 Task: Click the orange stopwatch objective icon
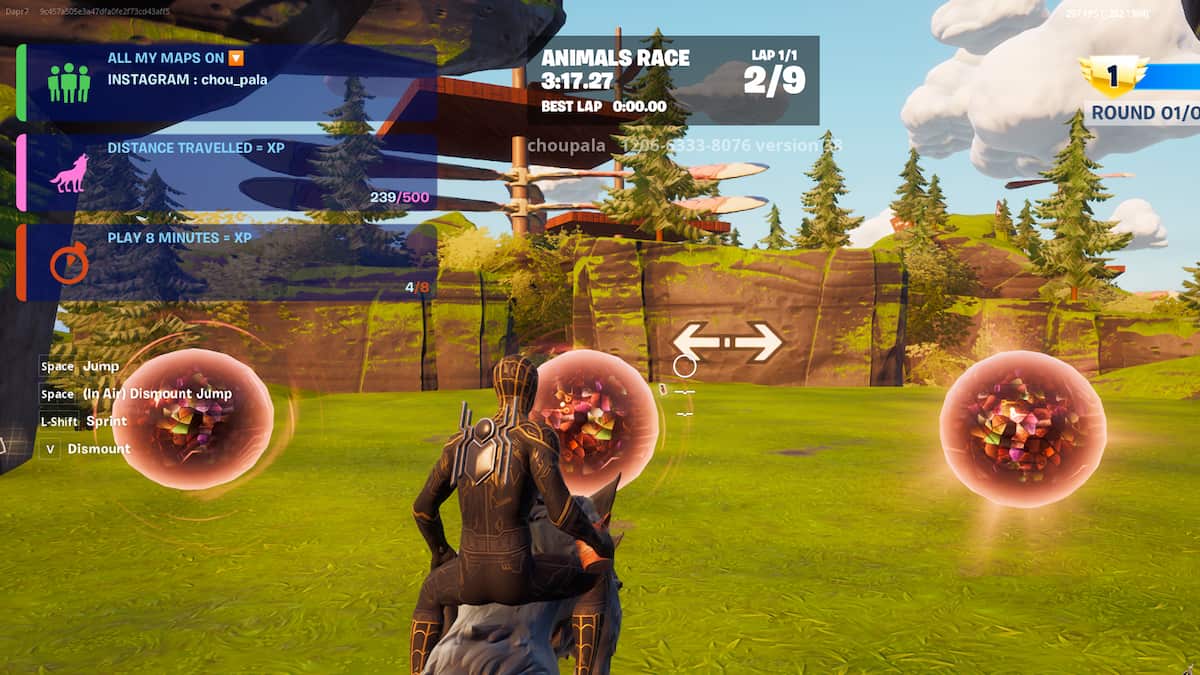(69, 264)
